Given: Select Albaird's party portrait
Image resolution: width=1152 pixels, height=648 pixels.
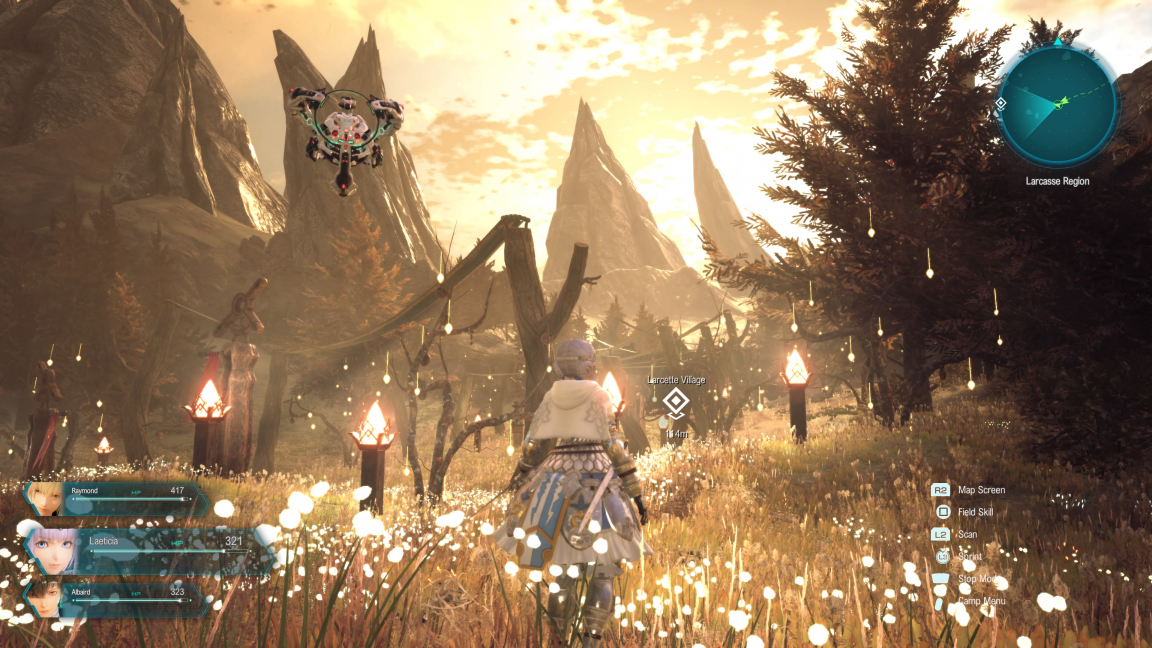Looking at the screenshot, I should click(42, 597).
